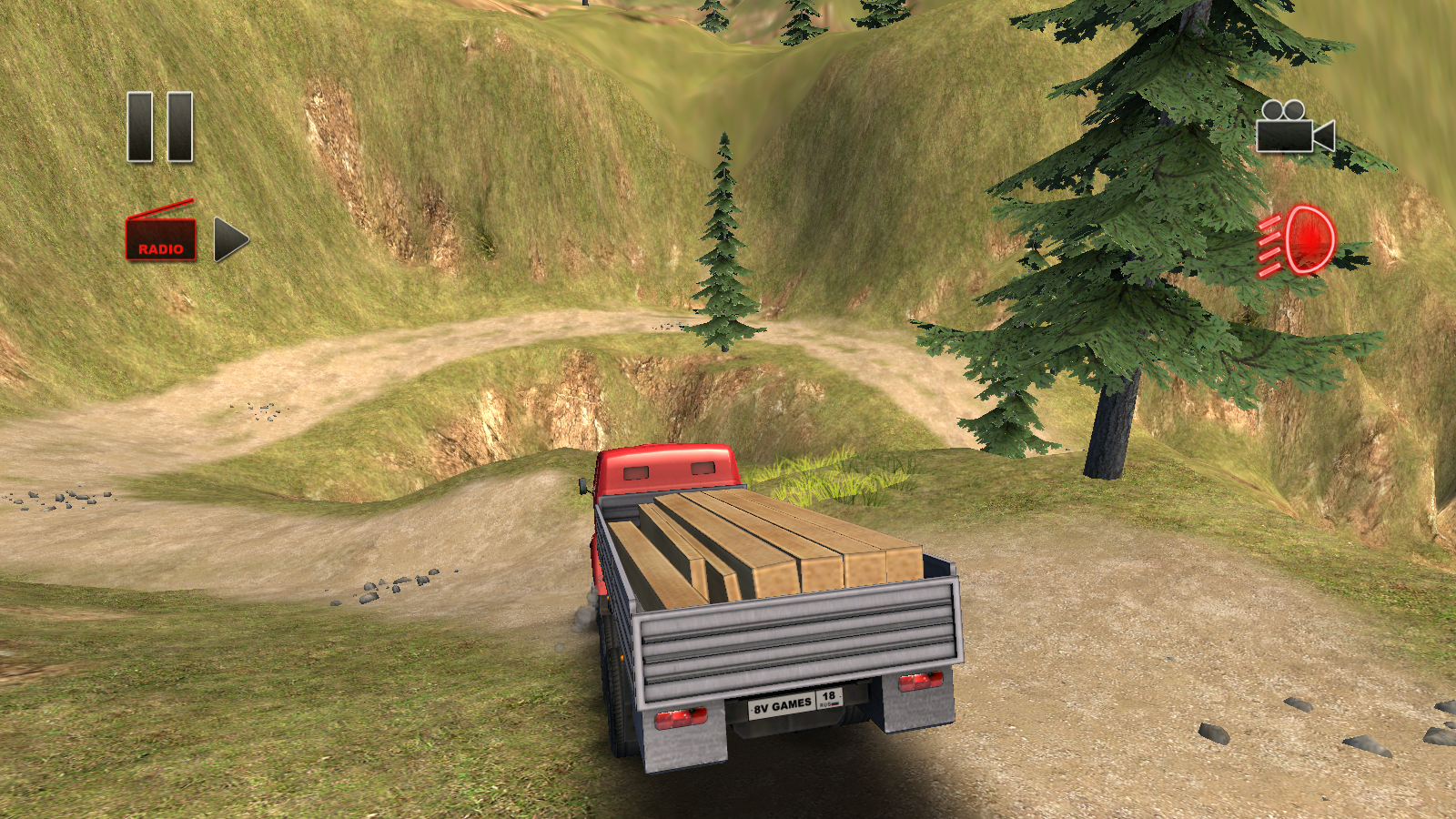The image size is (1456, 819).
Task: Toggle radio playback with the arrow
Action: point(227,238)
